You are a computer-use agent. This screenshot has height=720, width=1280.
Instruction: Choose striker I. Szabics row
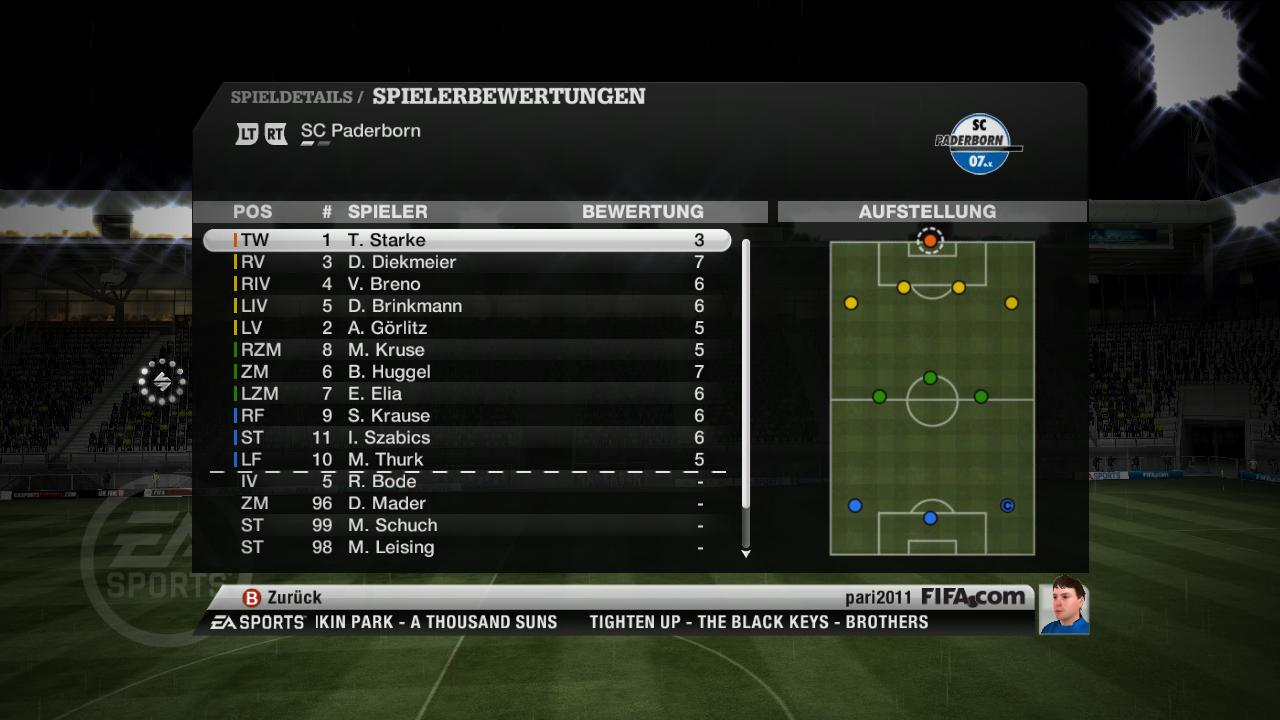467,438
